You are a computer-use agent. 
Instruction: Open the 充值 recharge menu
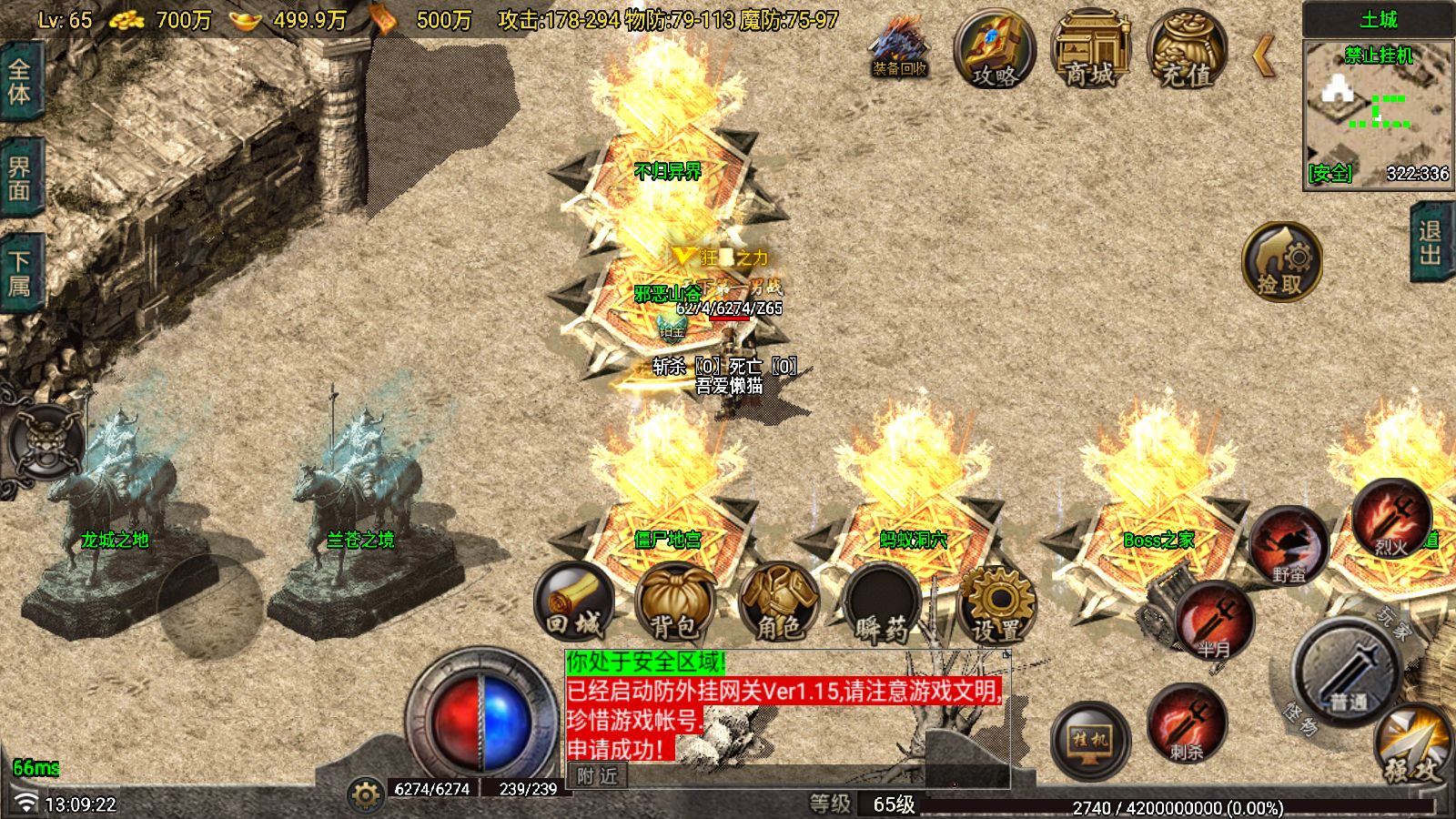click(1187, 52)
